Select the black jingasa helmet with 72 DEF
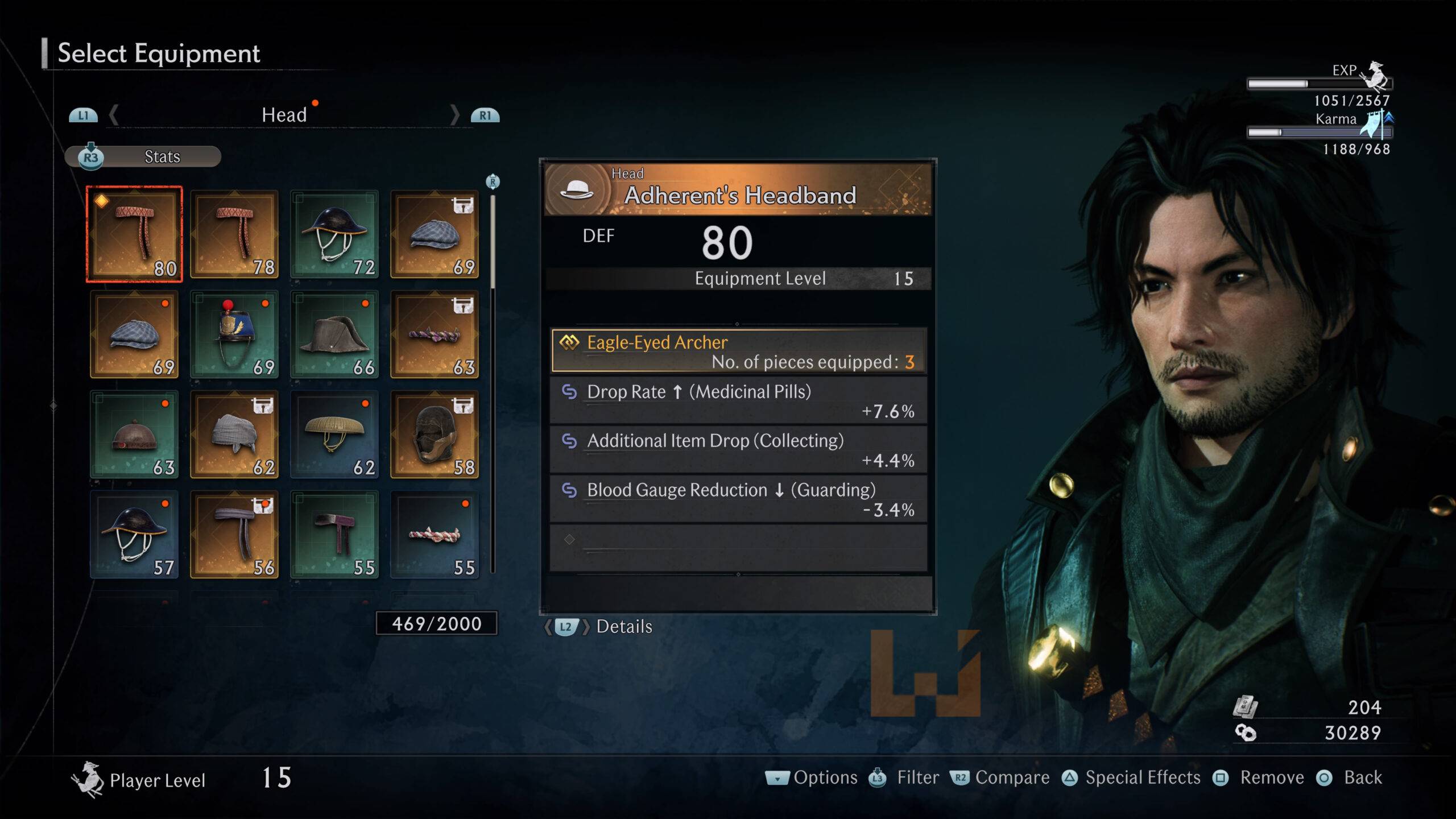 pos(334,234)
